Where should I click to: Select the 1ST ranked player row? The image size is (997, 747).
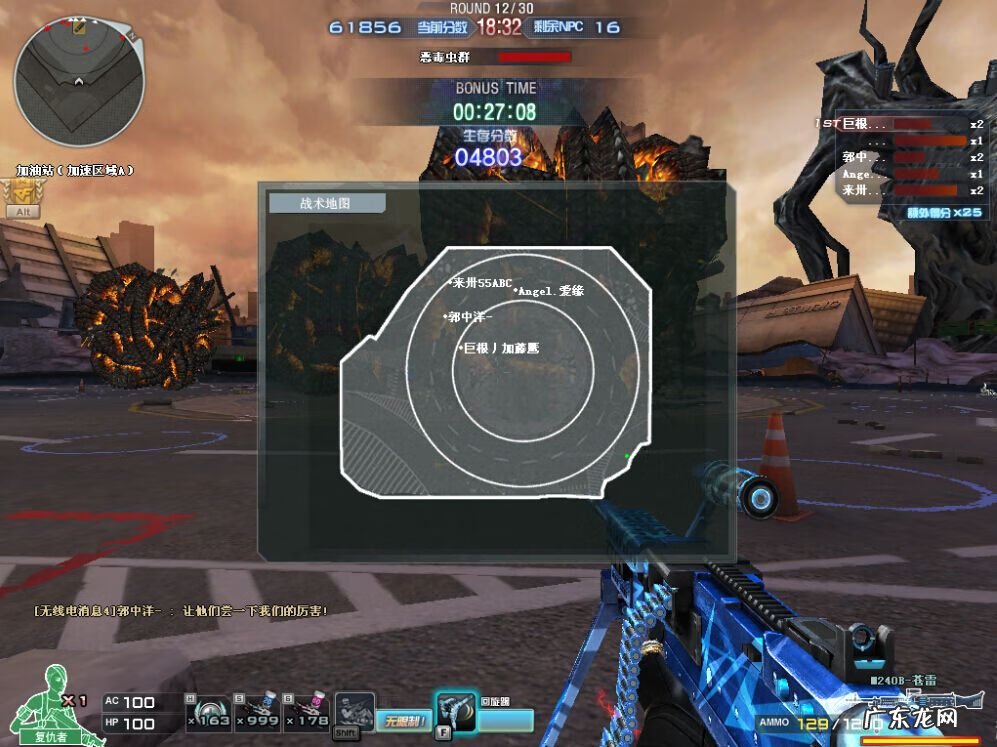tap(900, 124)
